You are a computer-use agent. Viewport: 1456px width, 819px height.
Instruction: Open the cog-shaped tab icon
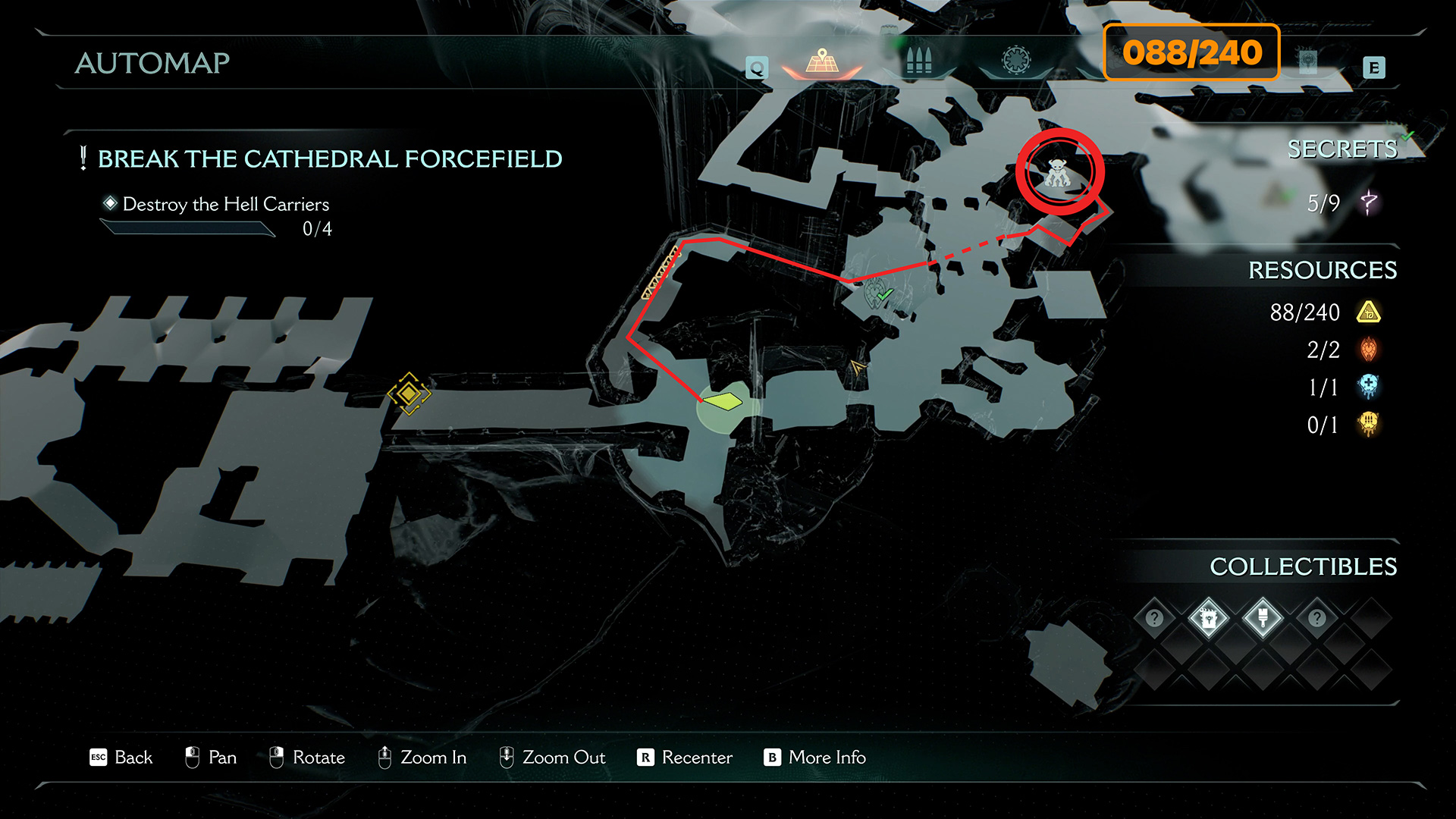tap(1016, 60)
